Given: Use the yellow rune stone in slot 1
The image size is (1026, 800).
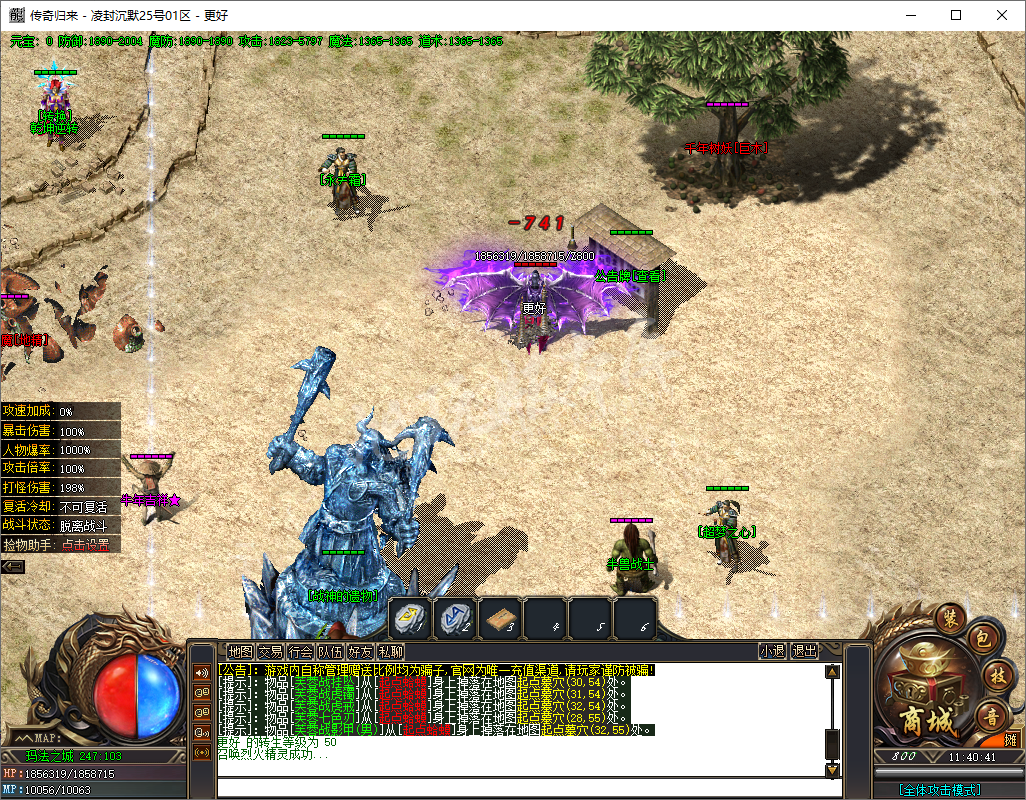Looking at the screenshot, I should (x=410, y=618).
